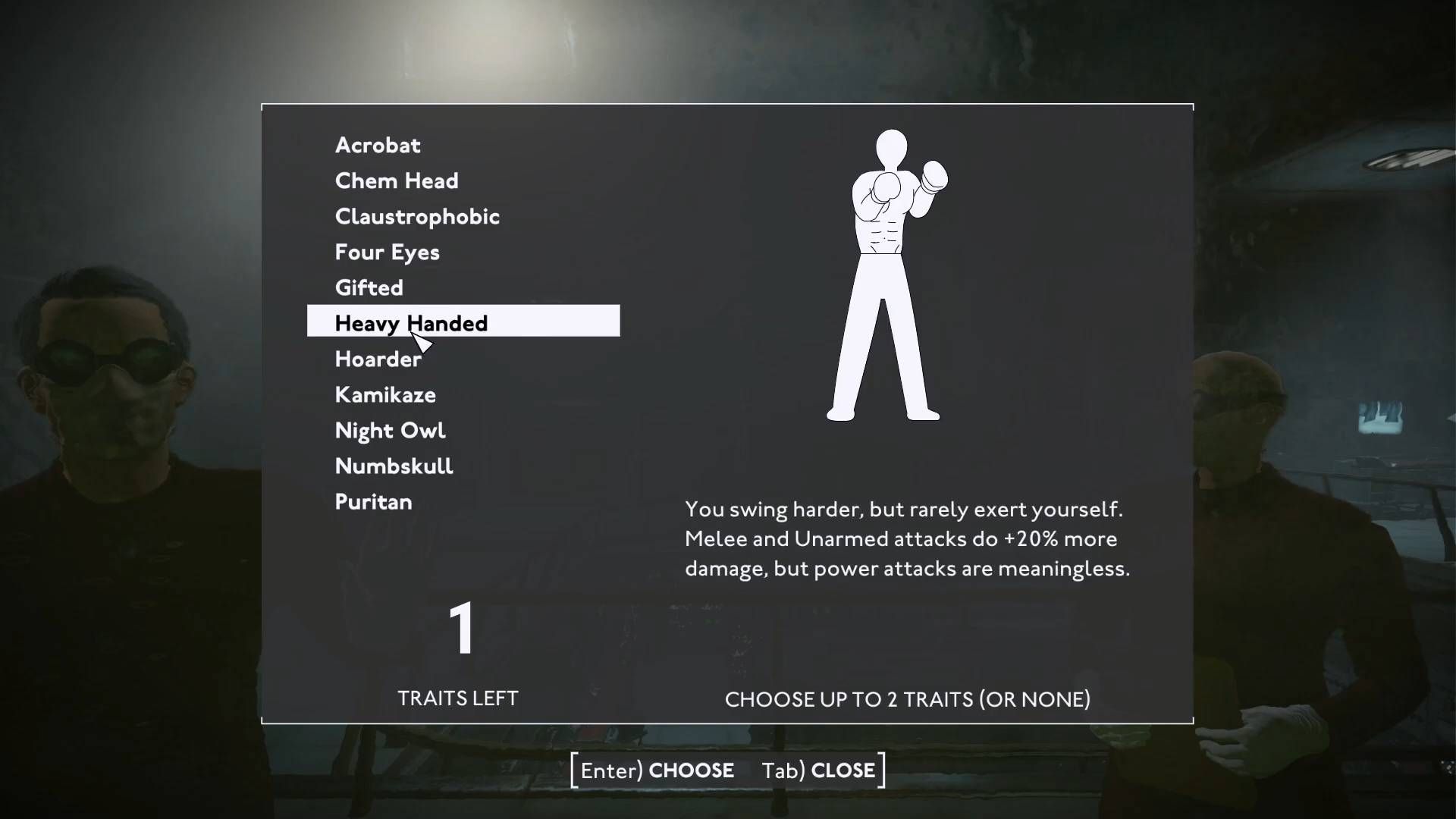The image size is (1456, 819).
Task: Click the TRAITS LEFT caption text
Action: coord(457,698)
